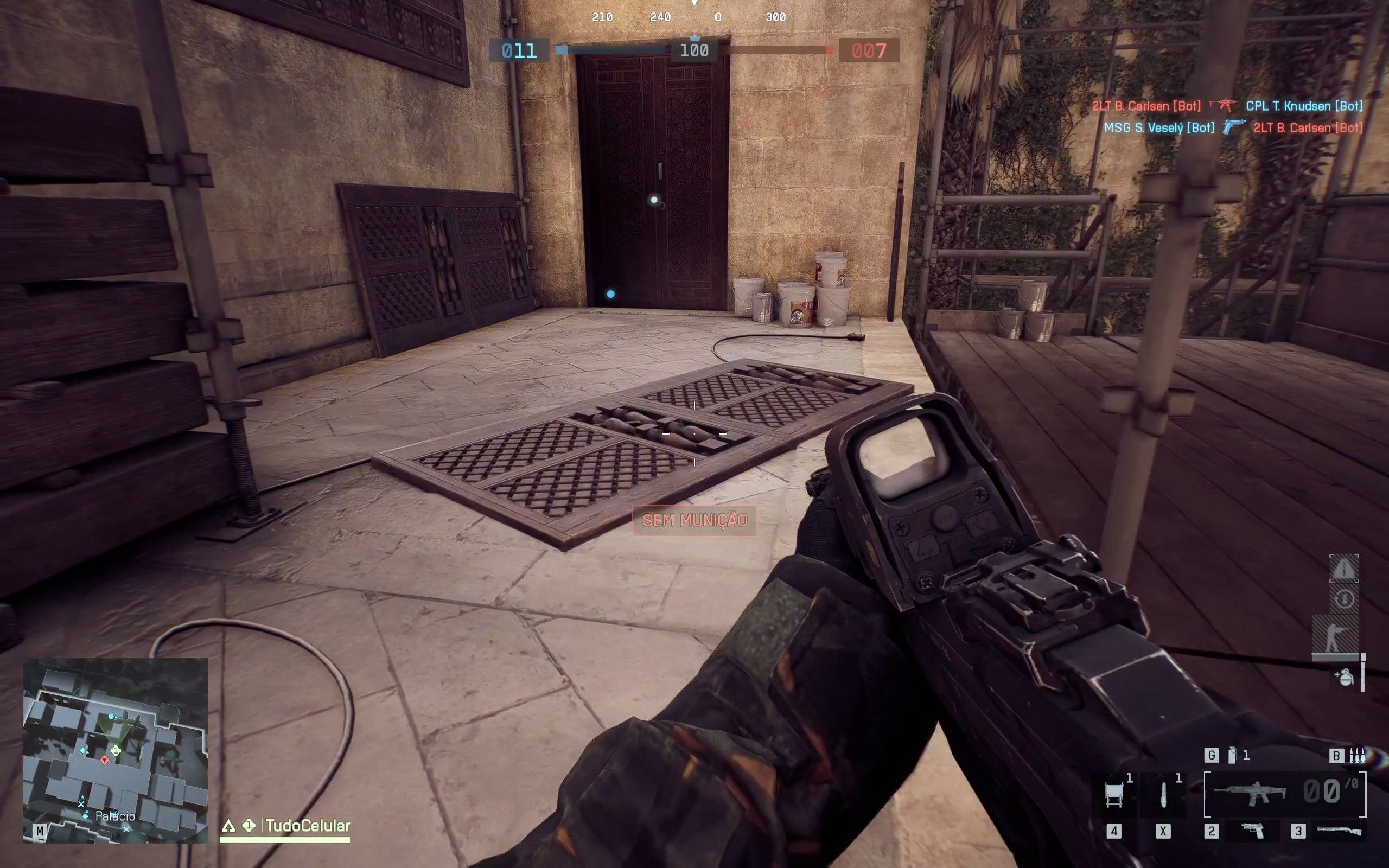The height and width of the screenshot is (868, 1389).
Task: Select the warning triangle trait icon
Action: pos(1343,569)
